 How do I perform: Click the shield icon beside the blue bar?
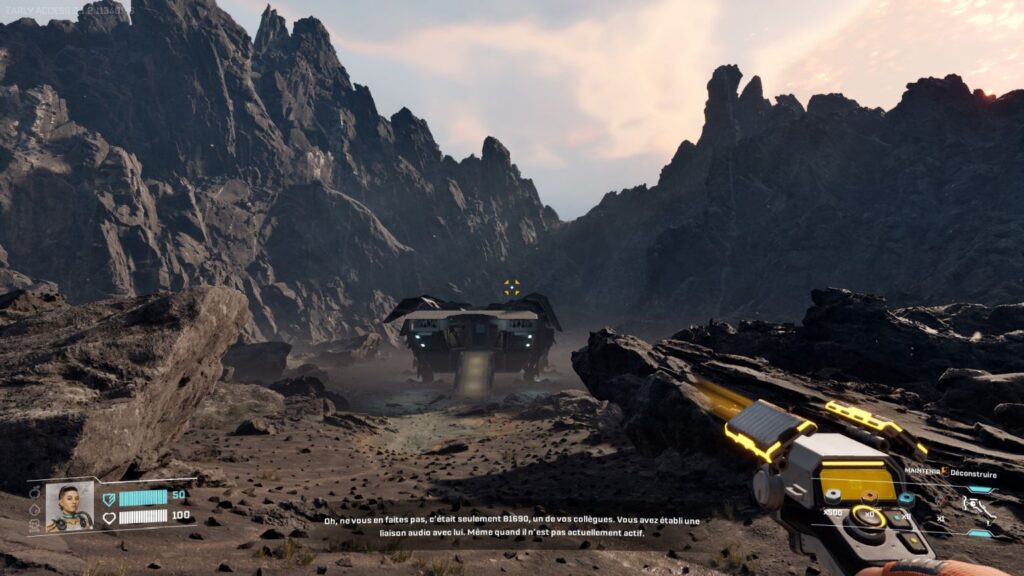click(x=109, y=497)
